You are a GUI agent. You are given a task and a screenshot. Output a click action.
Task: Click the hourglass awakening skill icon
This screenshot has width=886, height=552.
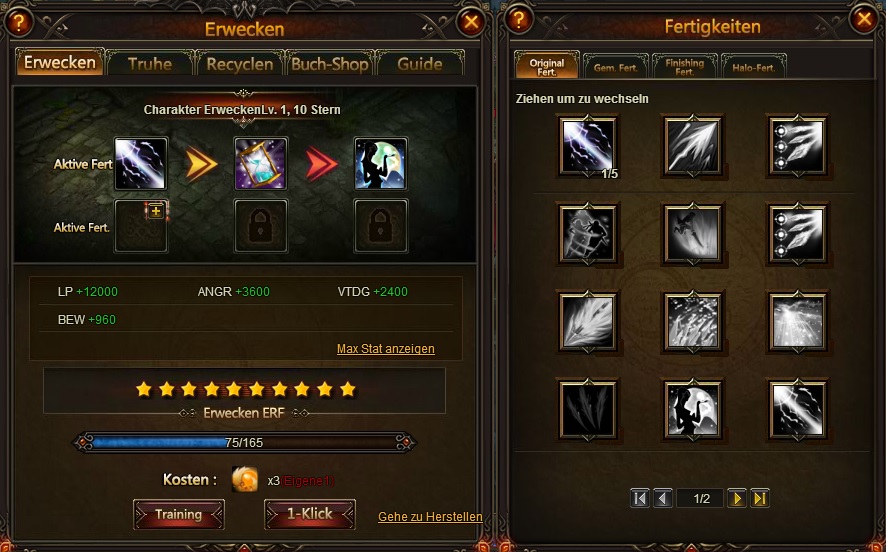[261, 163]
